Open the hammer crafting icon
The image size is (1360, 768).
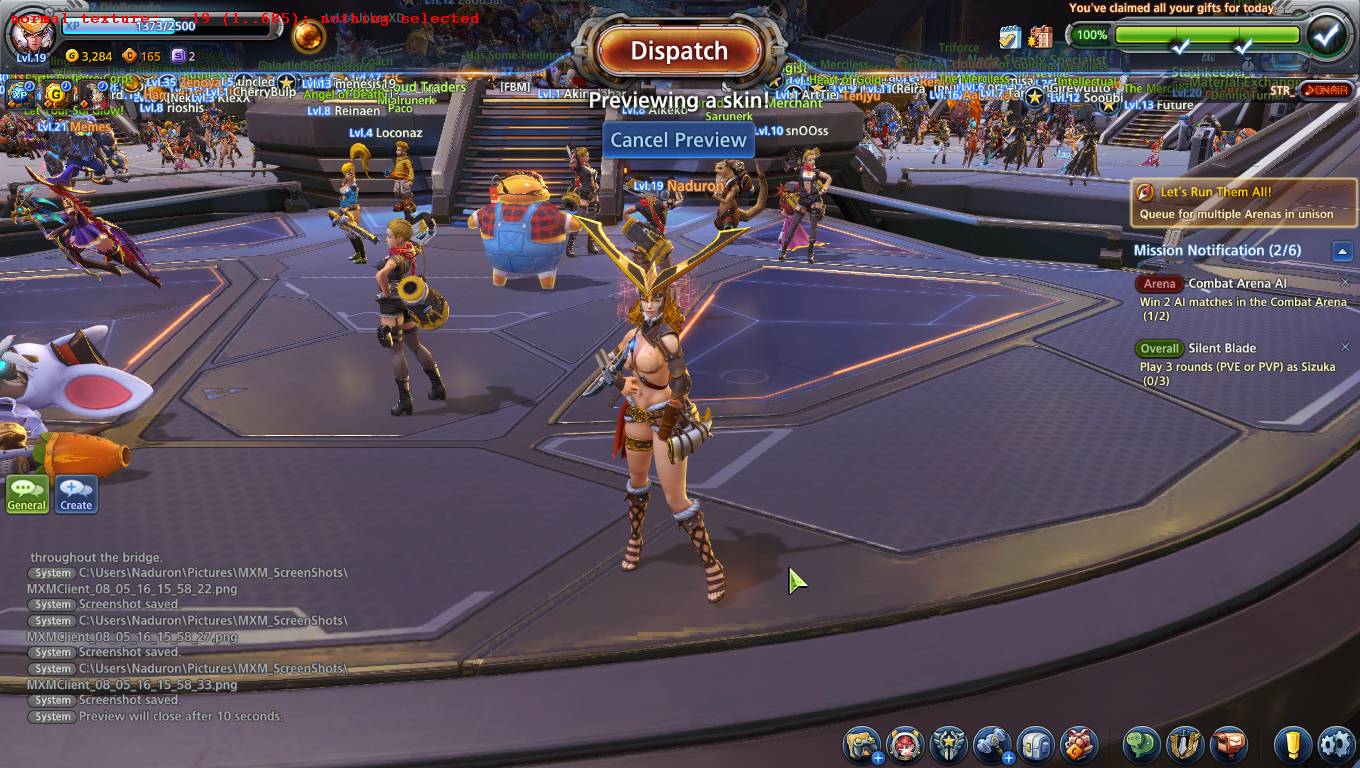tap(992, 745)
